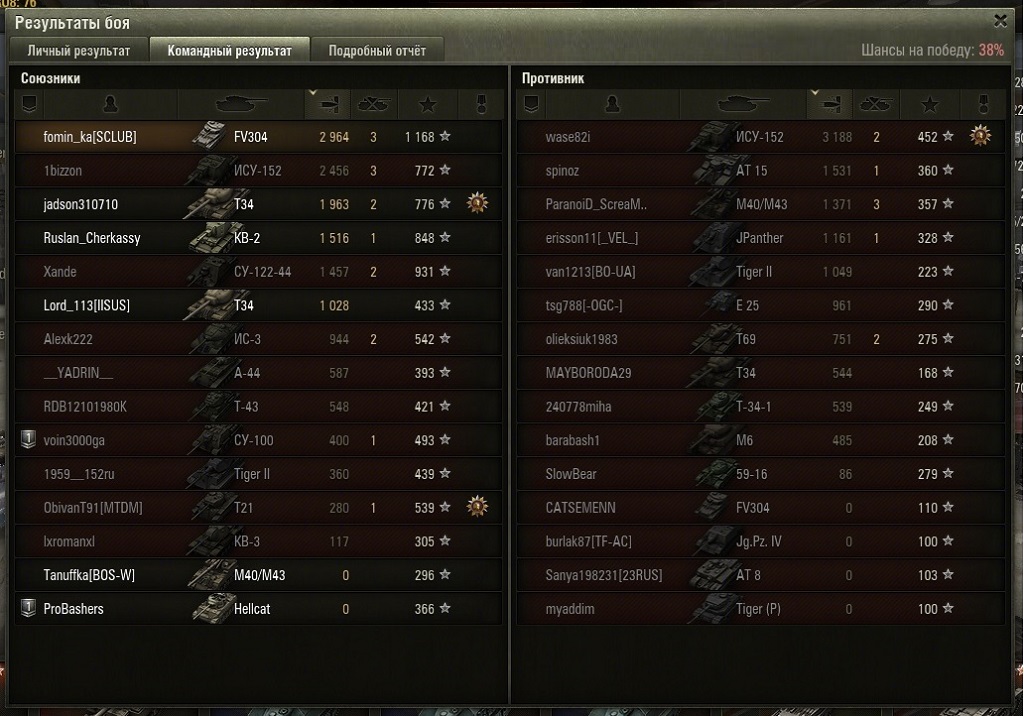Select ally ProBashers Hellcat row

pyautogui.click(x=258, y=609)
